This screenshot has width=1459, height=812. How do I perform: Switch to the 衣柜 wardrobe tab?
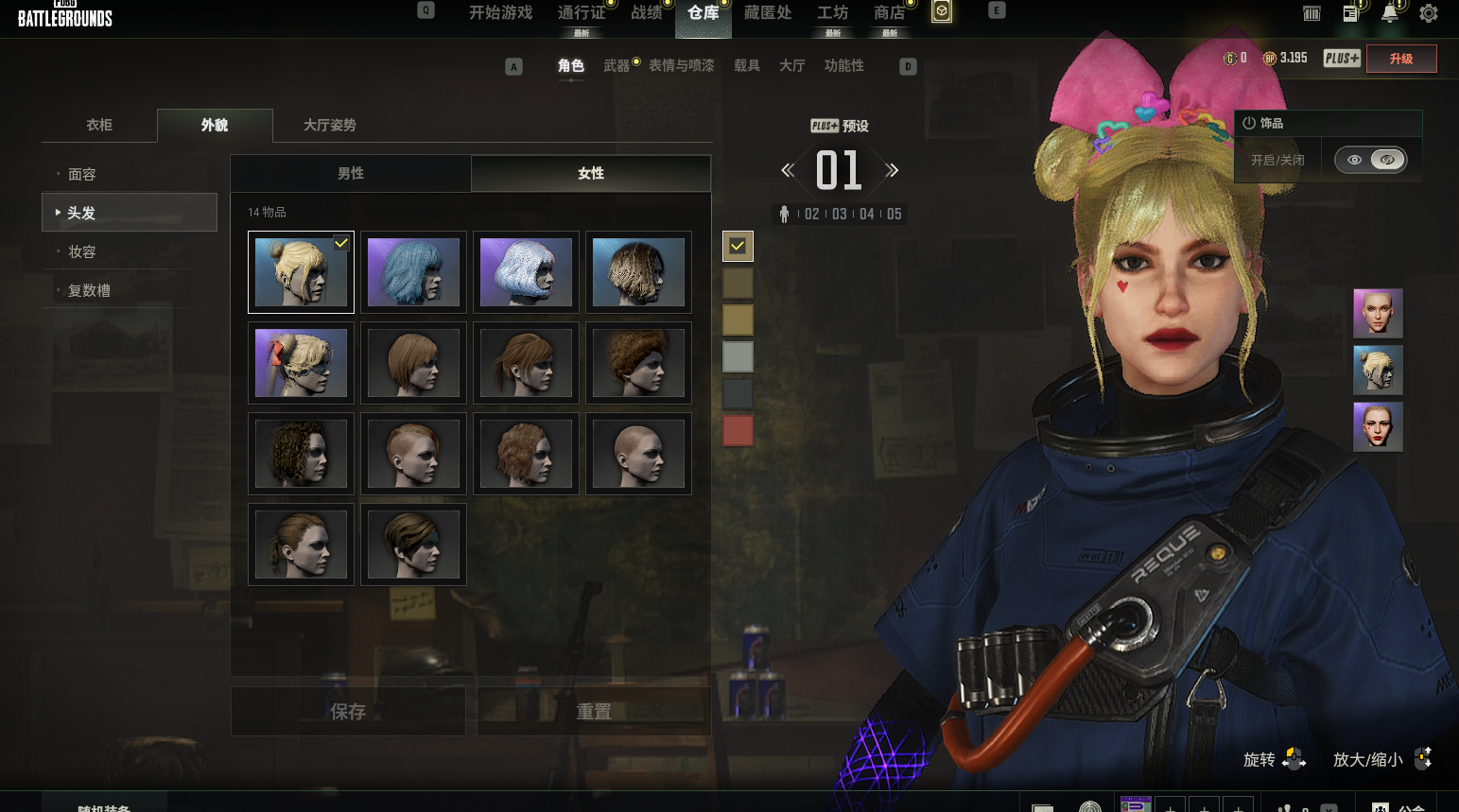click(99, 125)
